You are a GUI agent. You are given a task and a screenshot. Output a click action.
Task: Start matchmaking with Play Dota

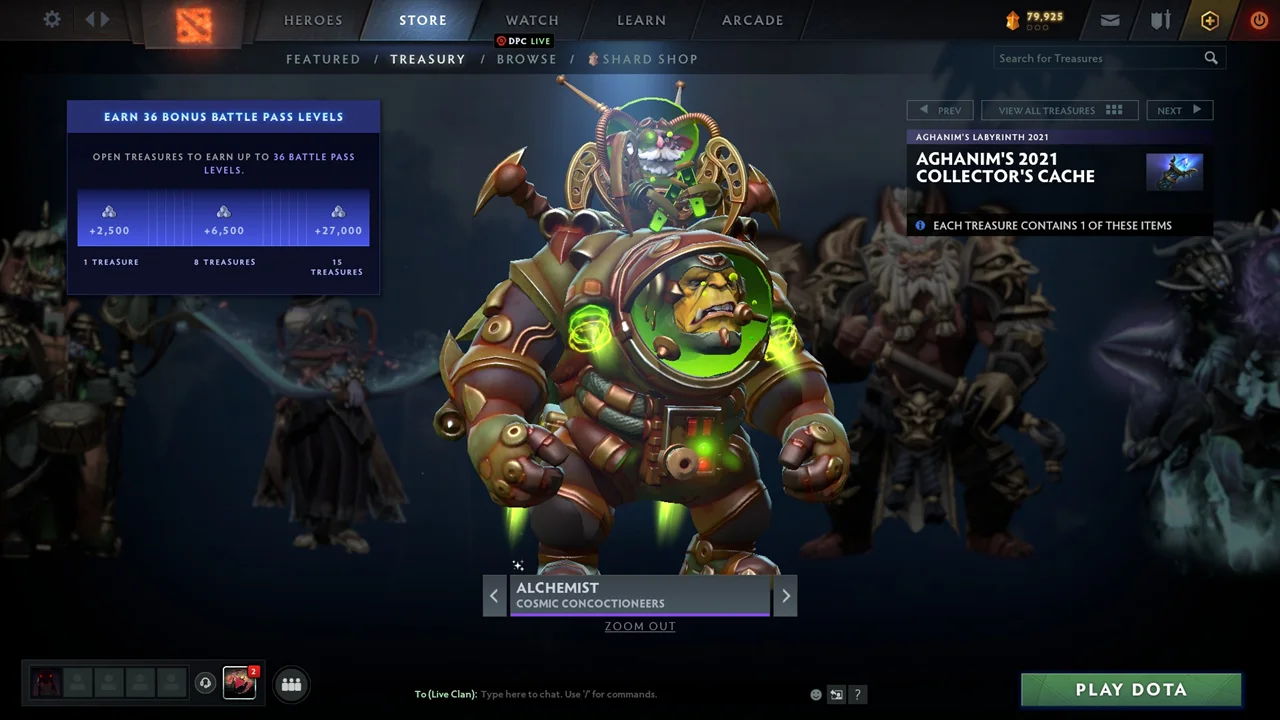pos(1131,689)
